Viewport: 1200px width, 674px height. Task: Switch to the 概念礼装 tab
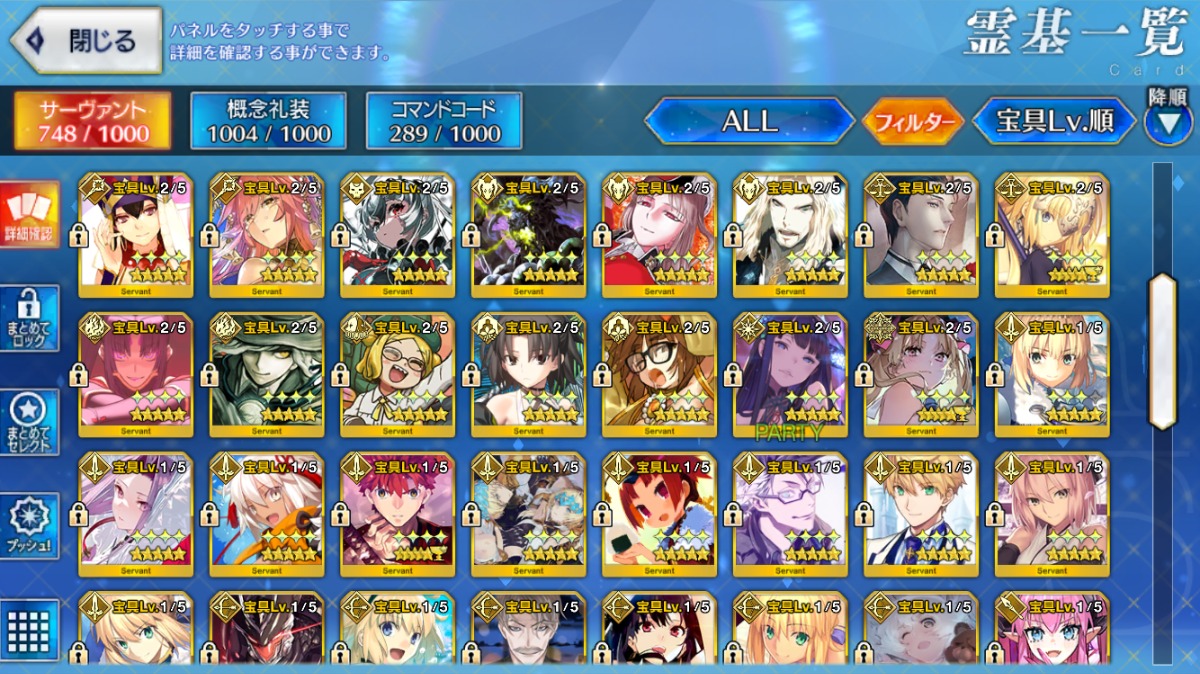pos(268,121)
